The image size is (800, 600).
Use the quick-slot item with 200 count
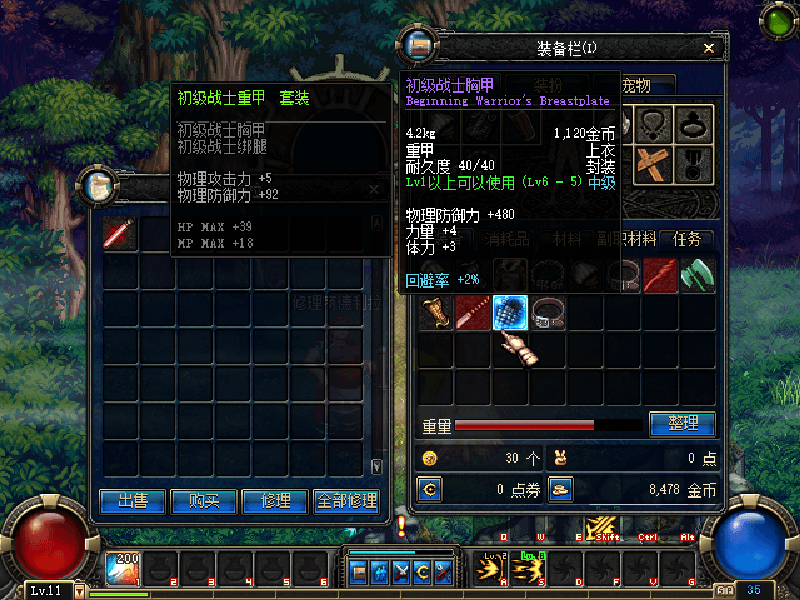(x=122, y=568)
